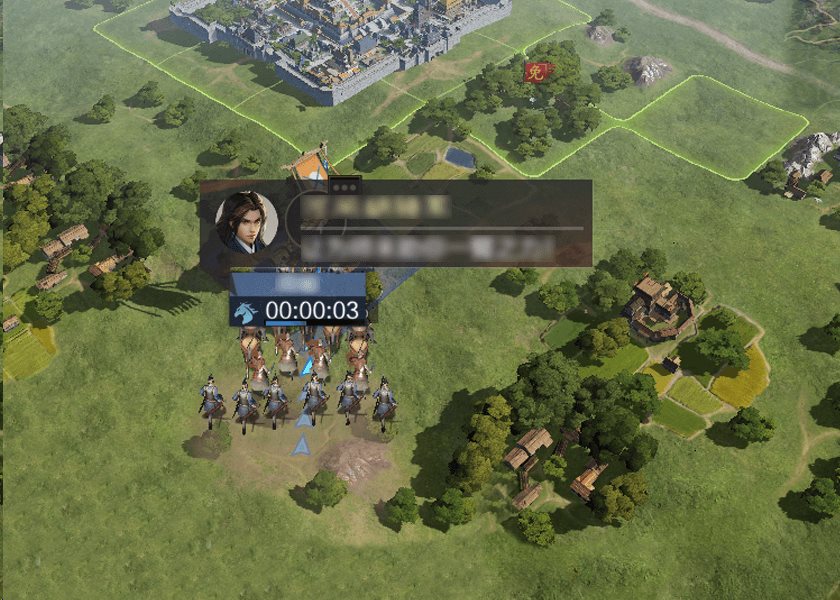Click the blurred message text in the panel

(x=430, y=247)
